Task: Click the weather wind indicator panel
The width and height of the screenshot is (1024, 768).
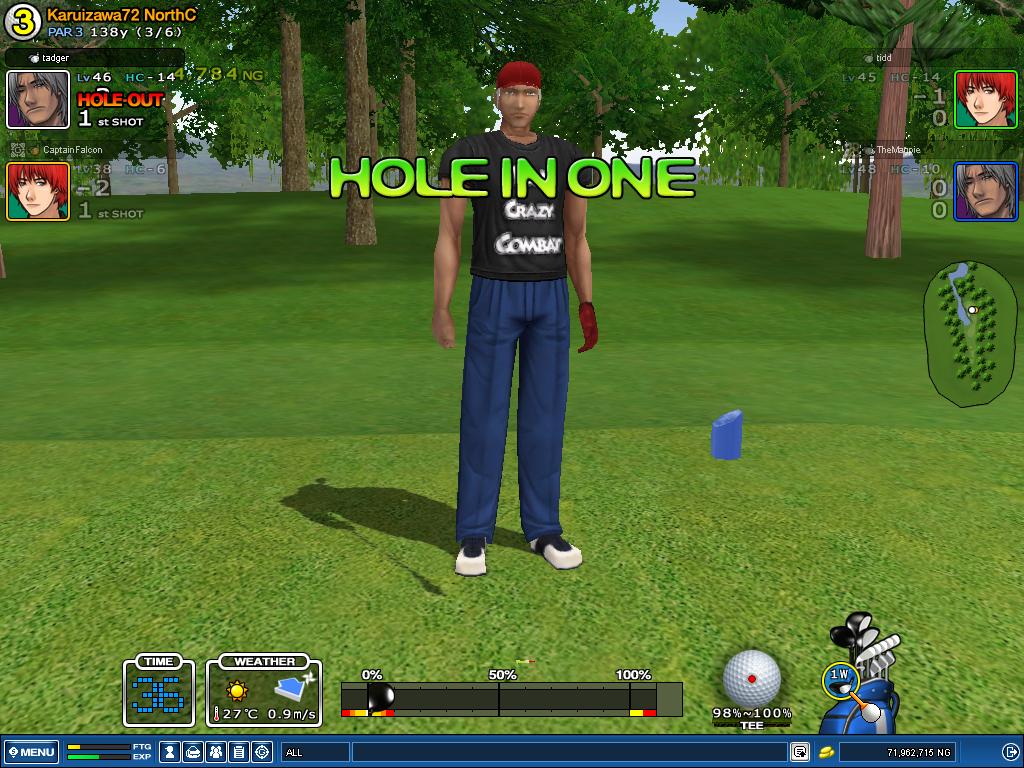Action: (x=265, y=691)
